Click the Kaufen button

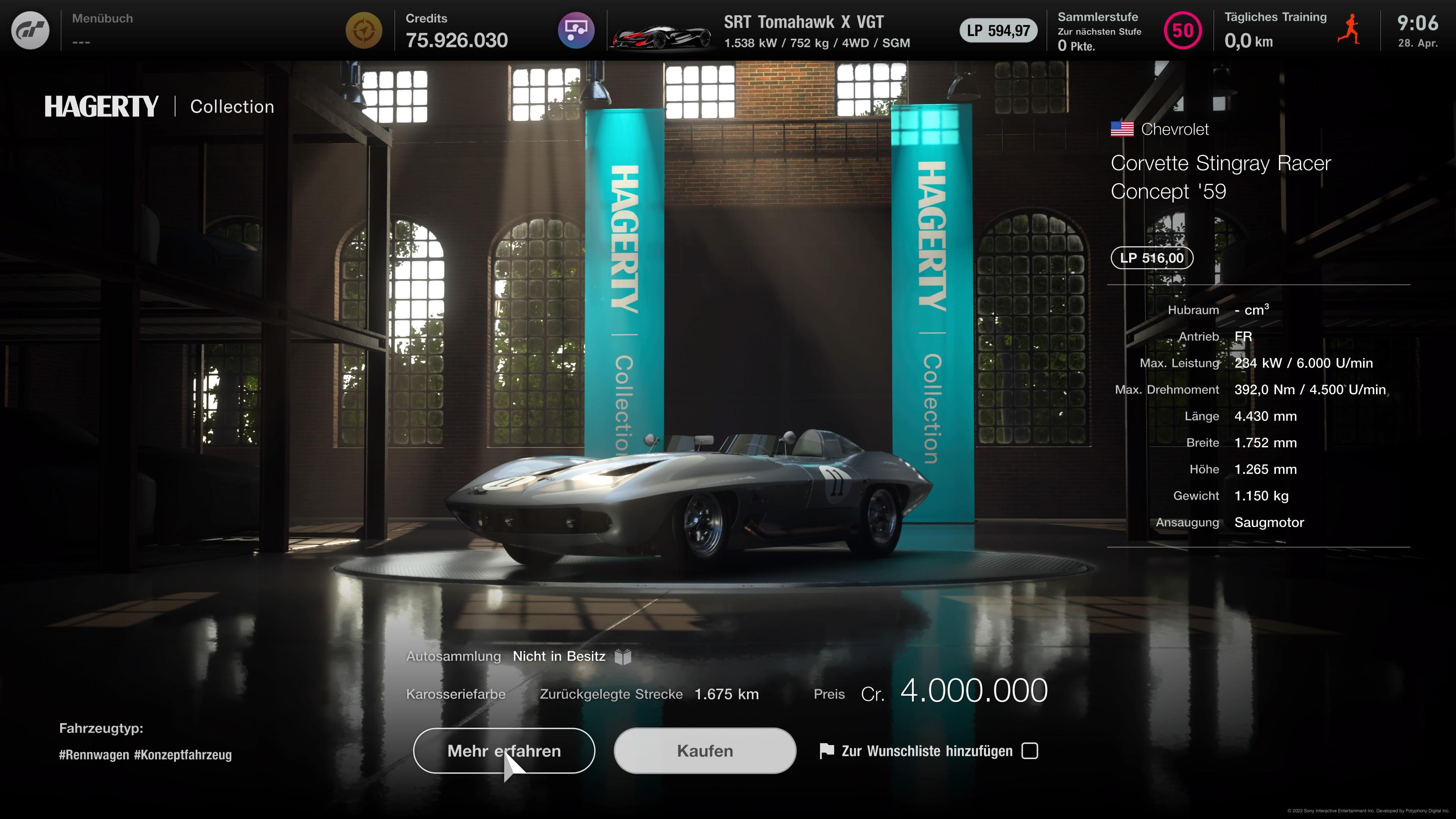click(x=705, y=751)
